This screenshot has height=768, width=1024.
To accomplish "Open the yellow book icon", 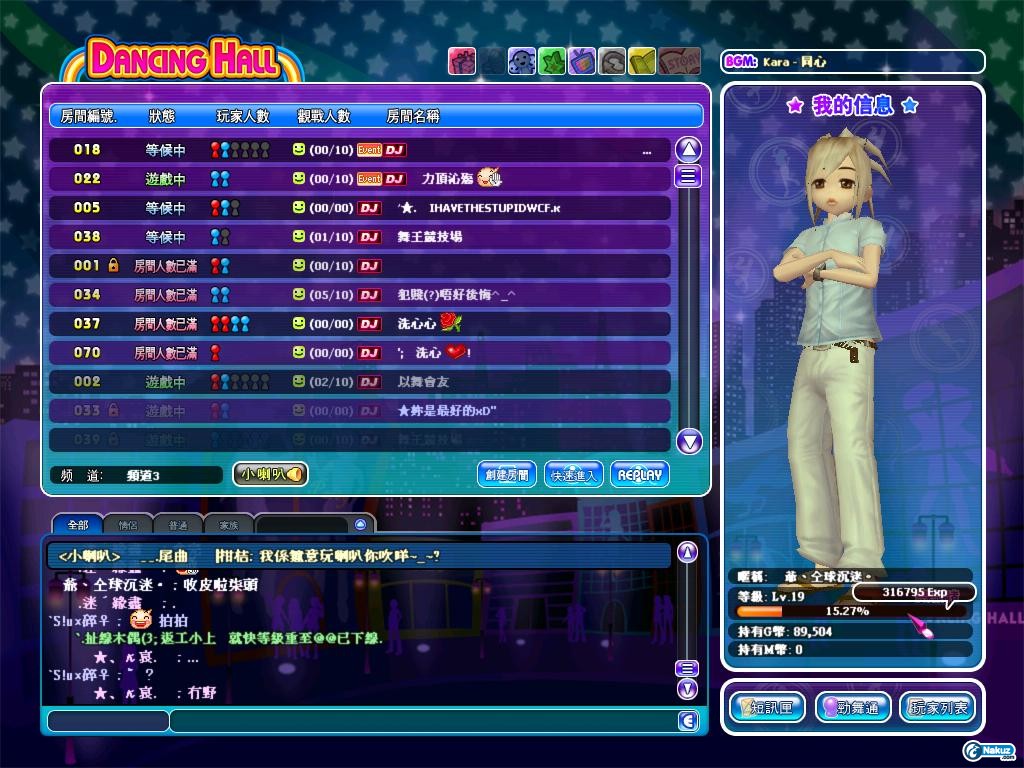I will click(x=642, y=61).
